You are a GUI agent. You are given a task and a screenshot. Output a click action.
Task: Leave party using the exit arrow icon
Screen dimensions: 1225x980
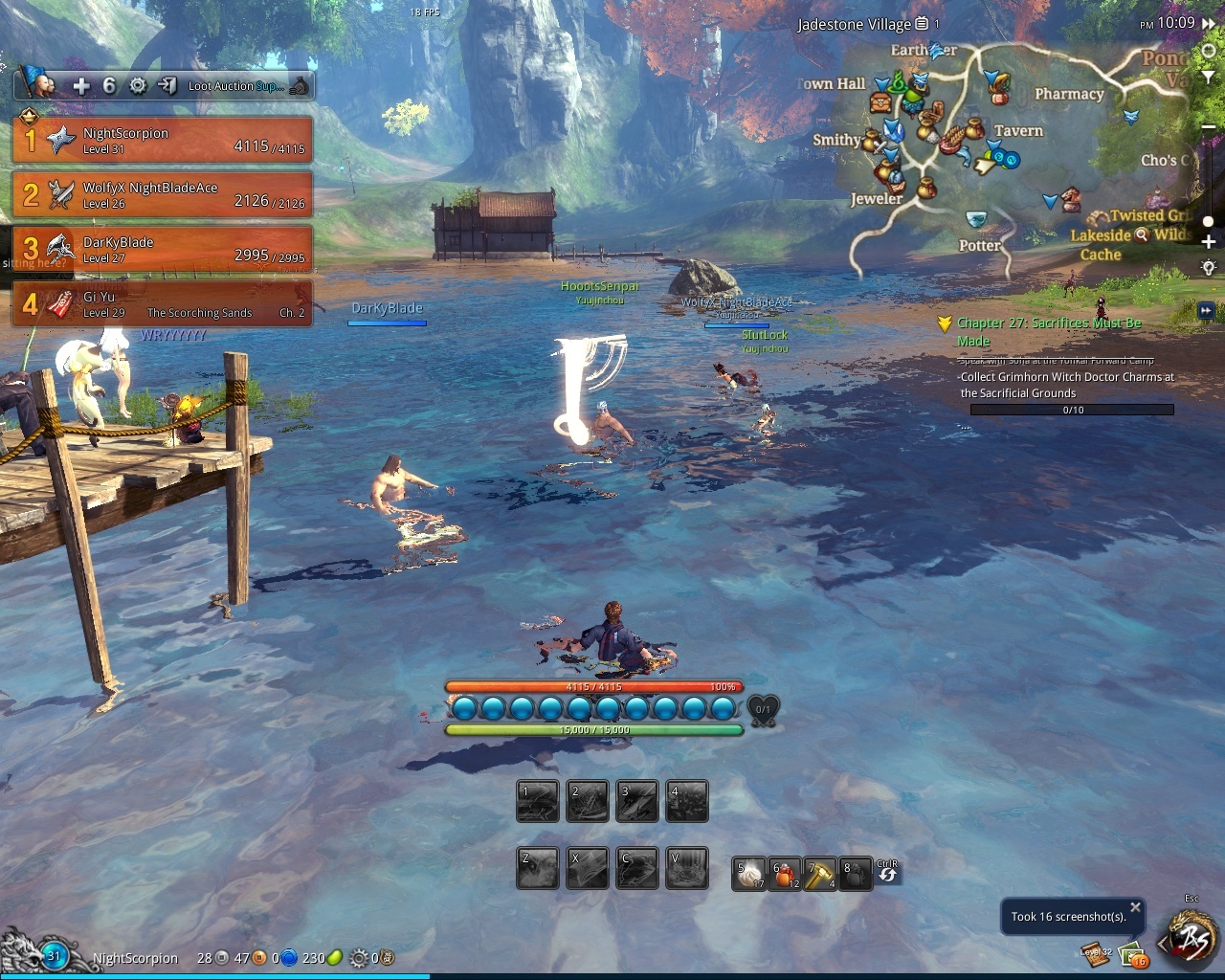point(167,86)
